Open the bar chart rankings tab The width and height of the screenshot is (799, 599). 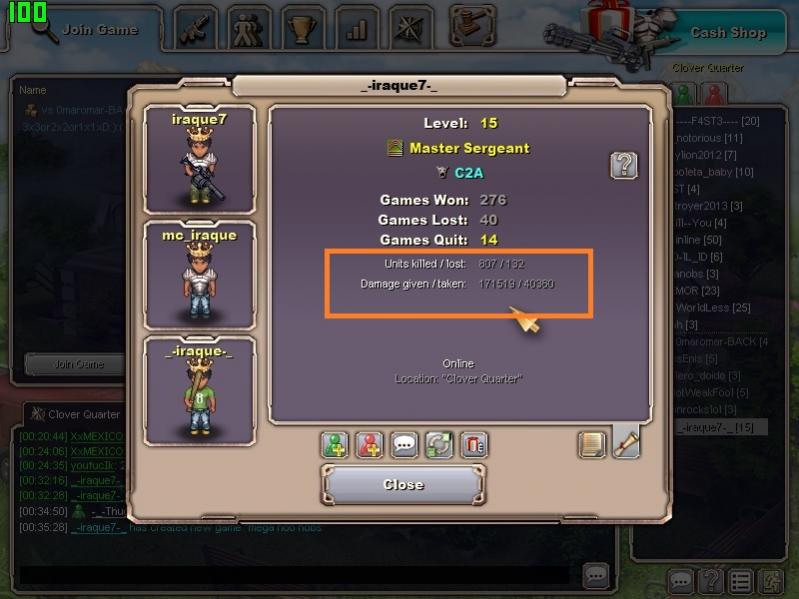click(x=356, y=28)
